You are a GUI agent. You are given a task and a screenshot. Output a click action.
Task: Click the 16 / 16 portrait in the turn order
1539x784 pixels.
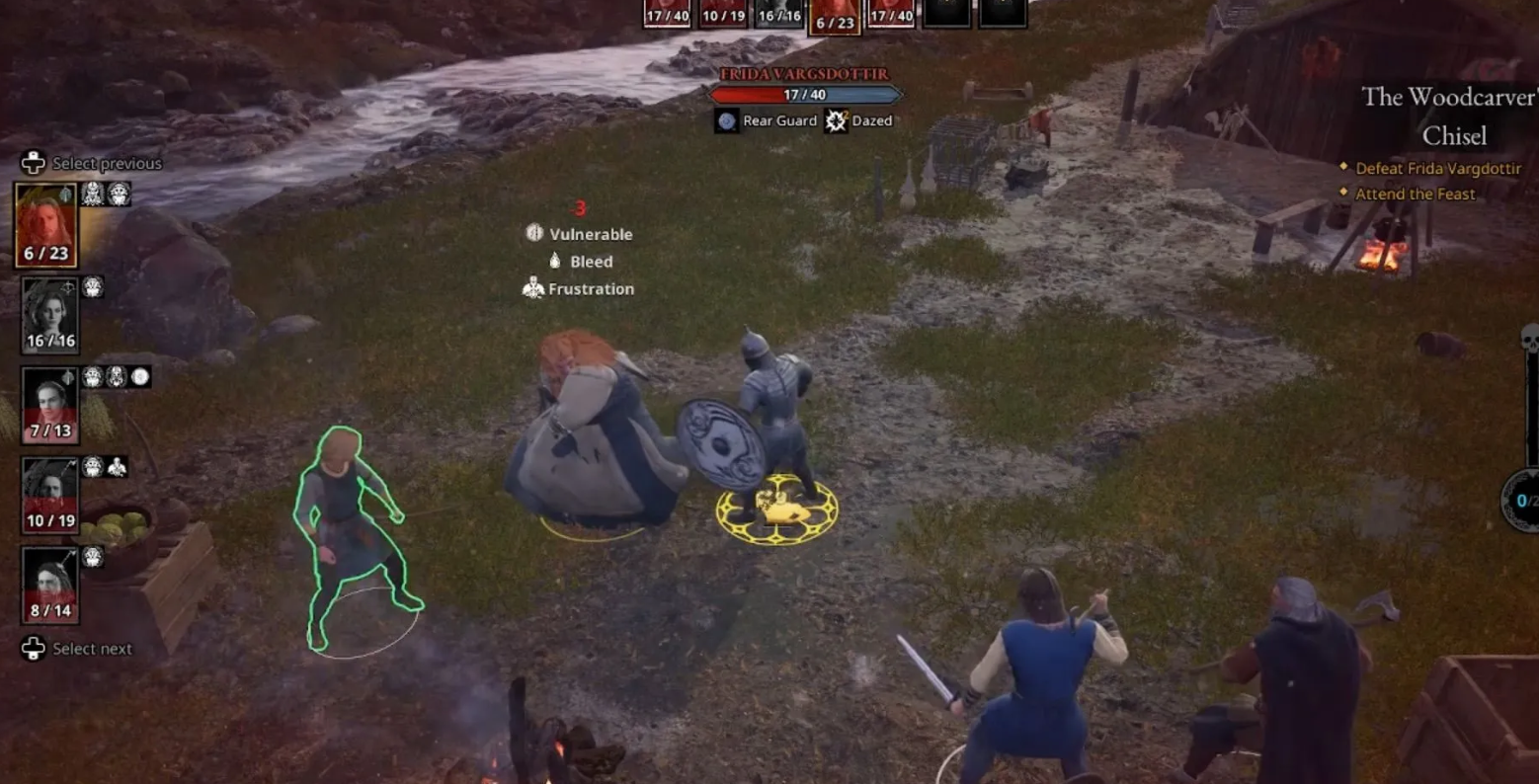point(778,13)
